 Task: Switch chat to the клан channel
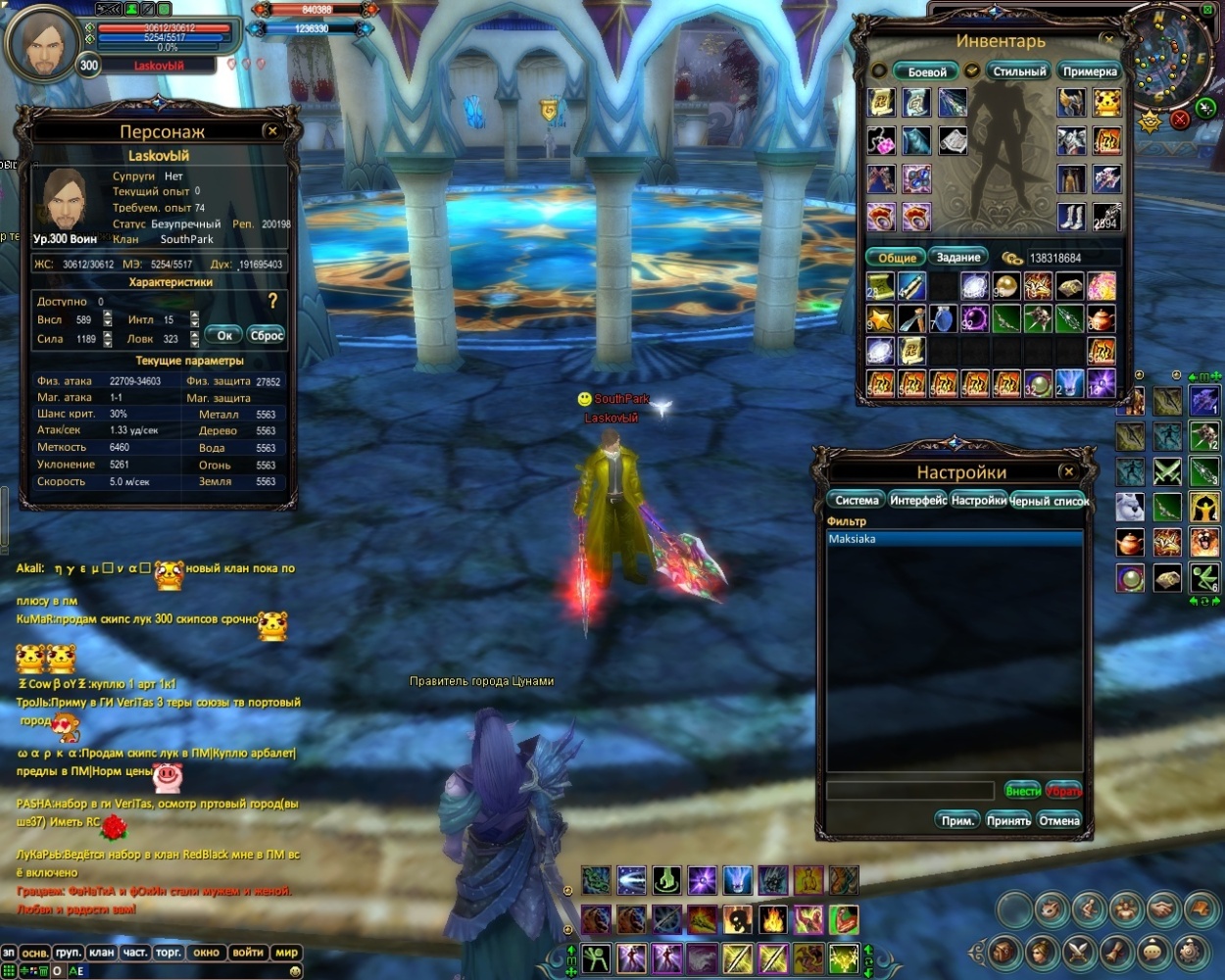[102, 953]
